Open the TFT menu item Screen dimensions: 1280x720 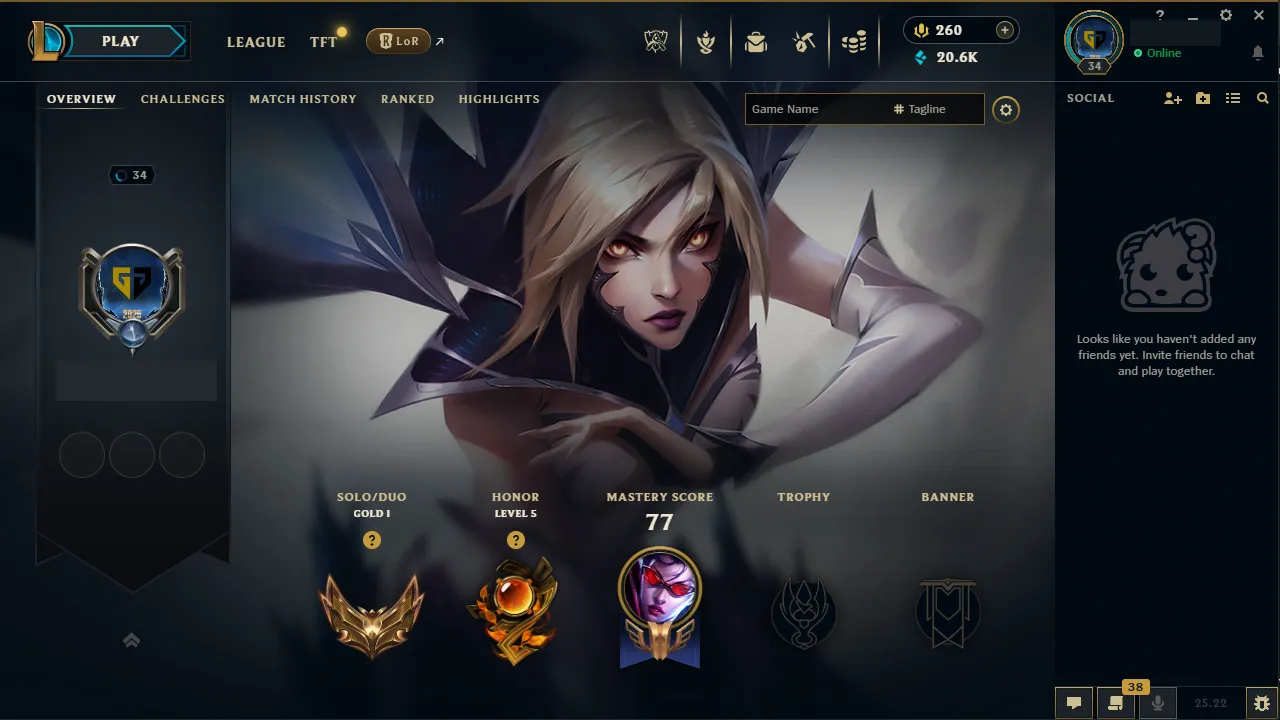322,42
